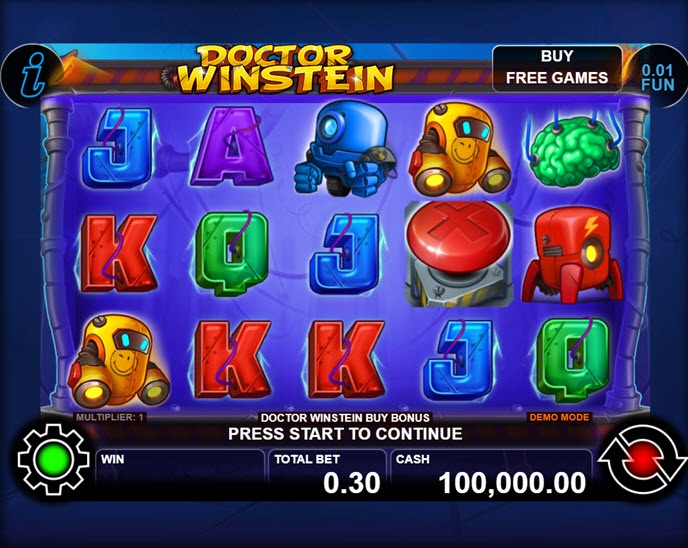Open the info paytable button

29,74
